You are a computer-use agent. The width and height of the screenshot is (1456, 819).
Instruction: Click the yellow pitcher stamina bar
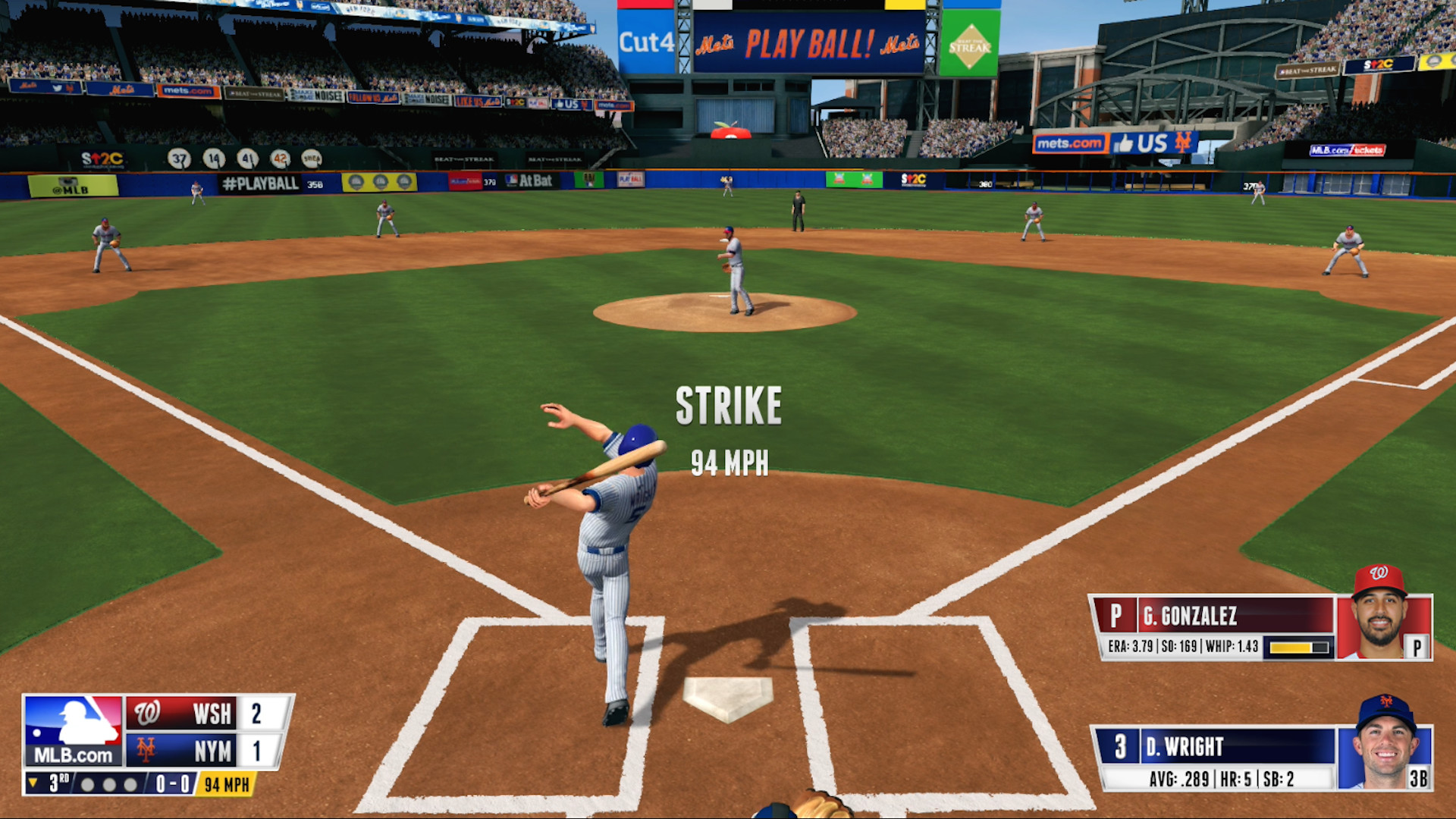tap(1291, 648)
